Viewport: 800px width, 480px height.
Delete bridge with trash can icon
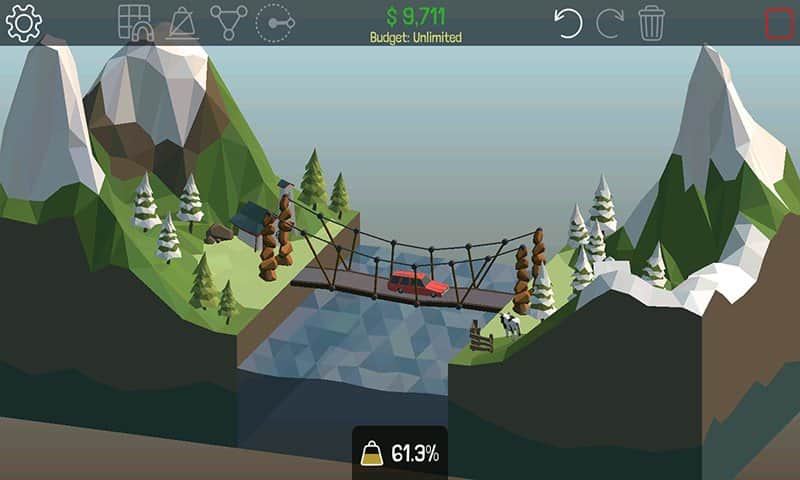pyautogui.click(x=652, y=22)
